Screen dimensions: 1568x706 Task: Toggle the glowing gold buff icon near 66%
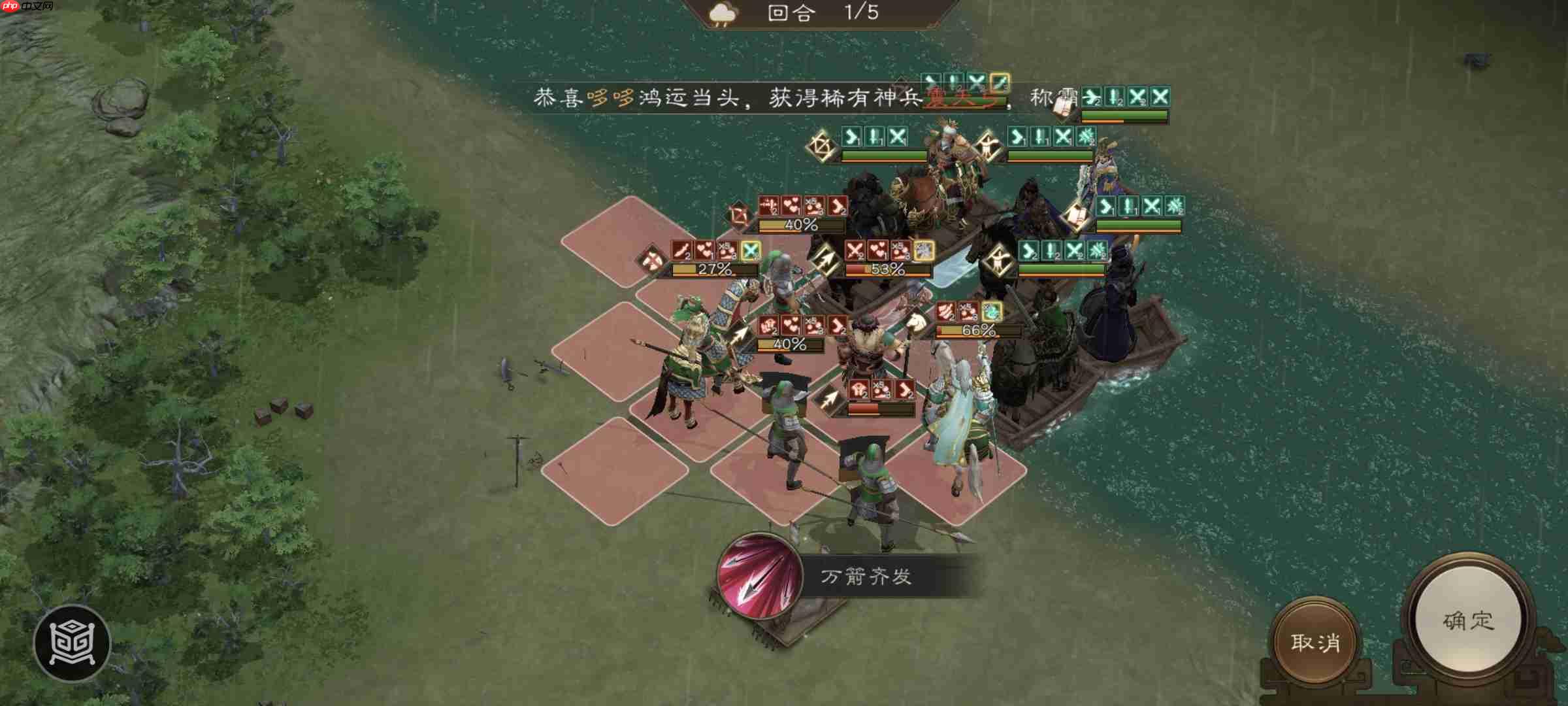(x=991, y=312)
